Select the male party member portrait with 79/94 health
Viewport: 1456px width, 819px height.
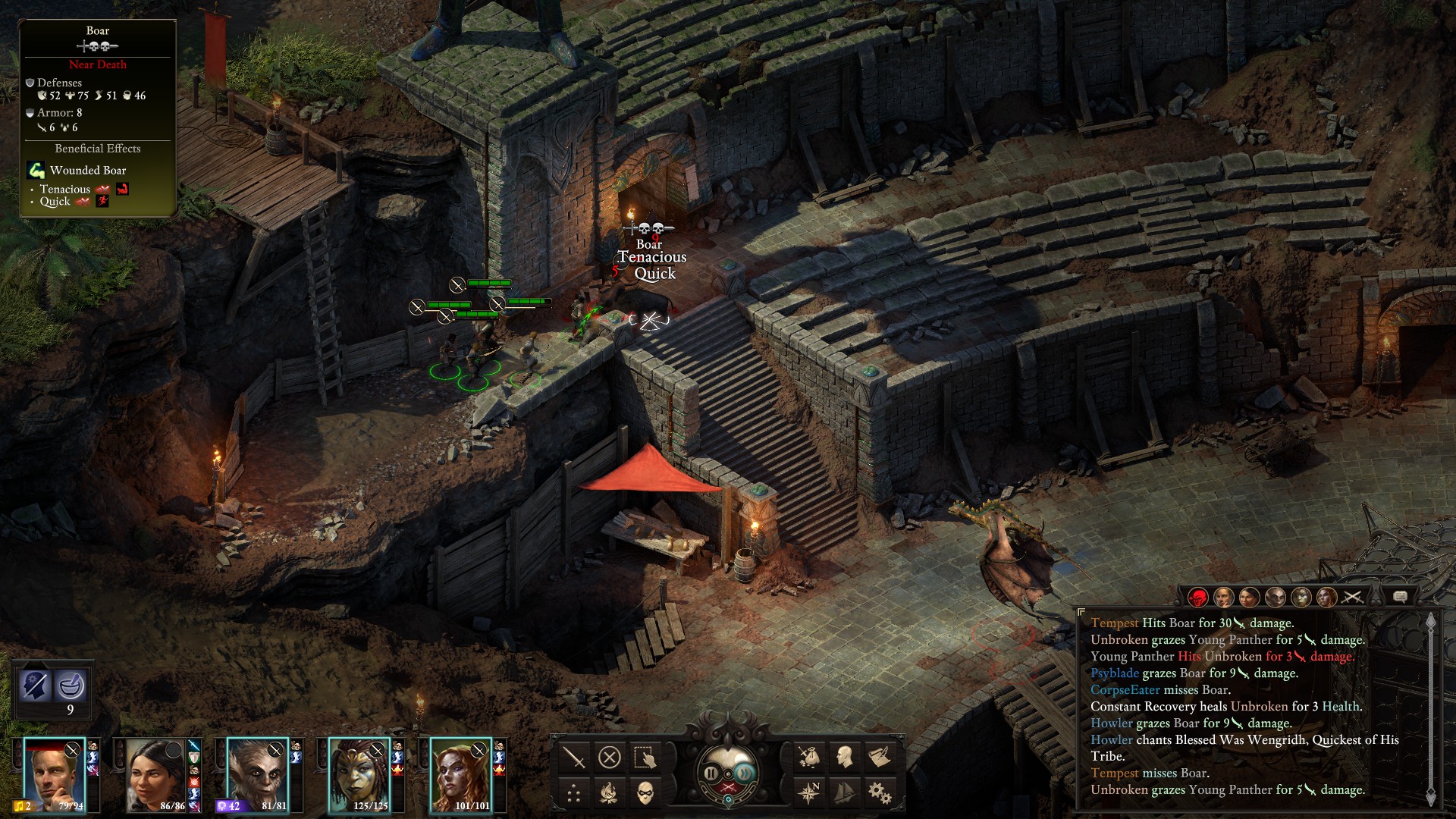coord(54,775)
